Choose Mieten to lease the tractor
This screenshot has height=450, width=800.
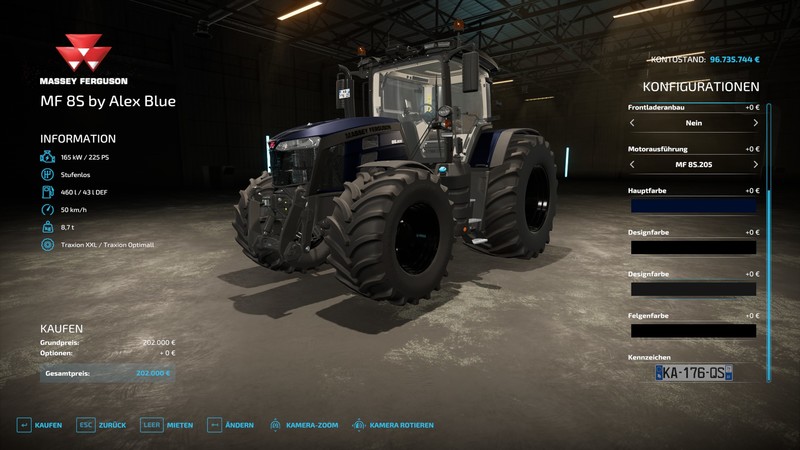click(167, 425)
